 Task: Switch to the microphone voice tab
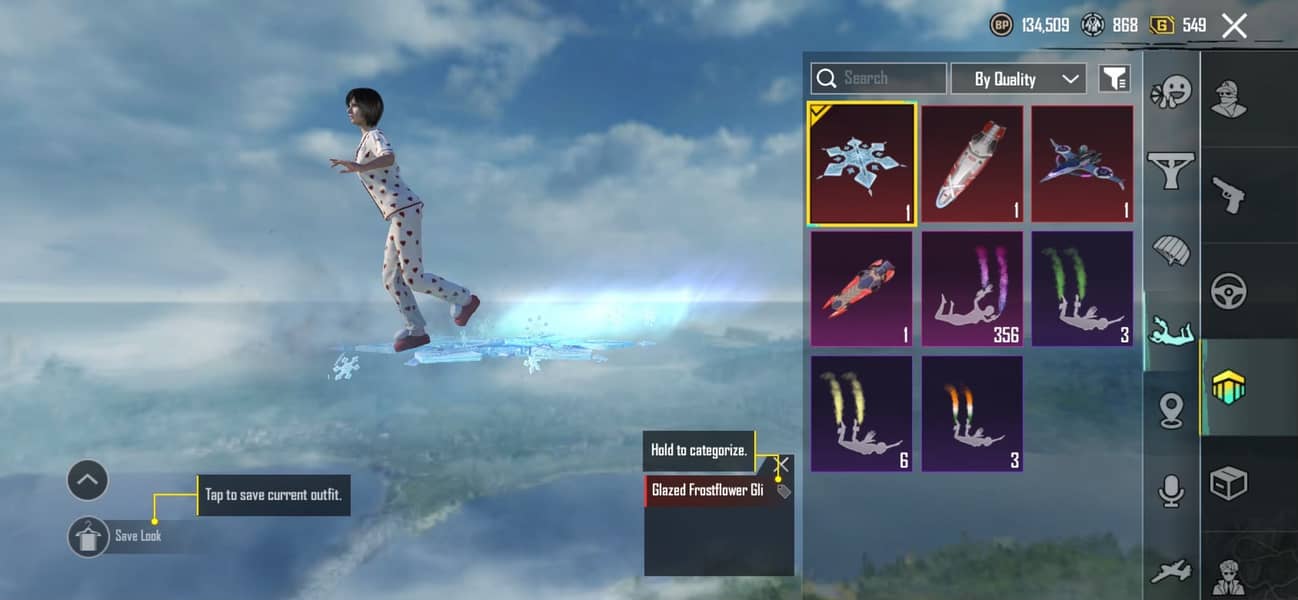pyautogui.click(x=1171, y=490)
